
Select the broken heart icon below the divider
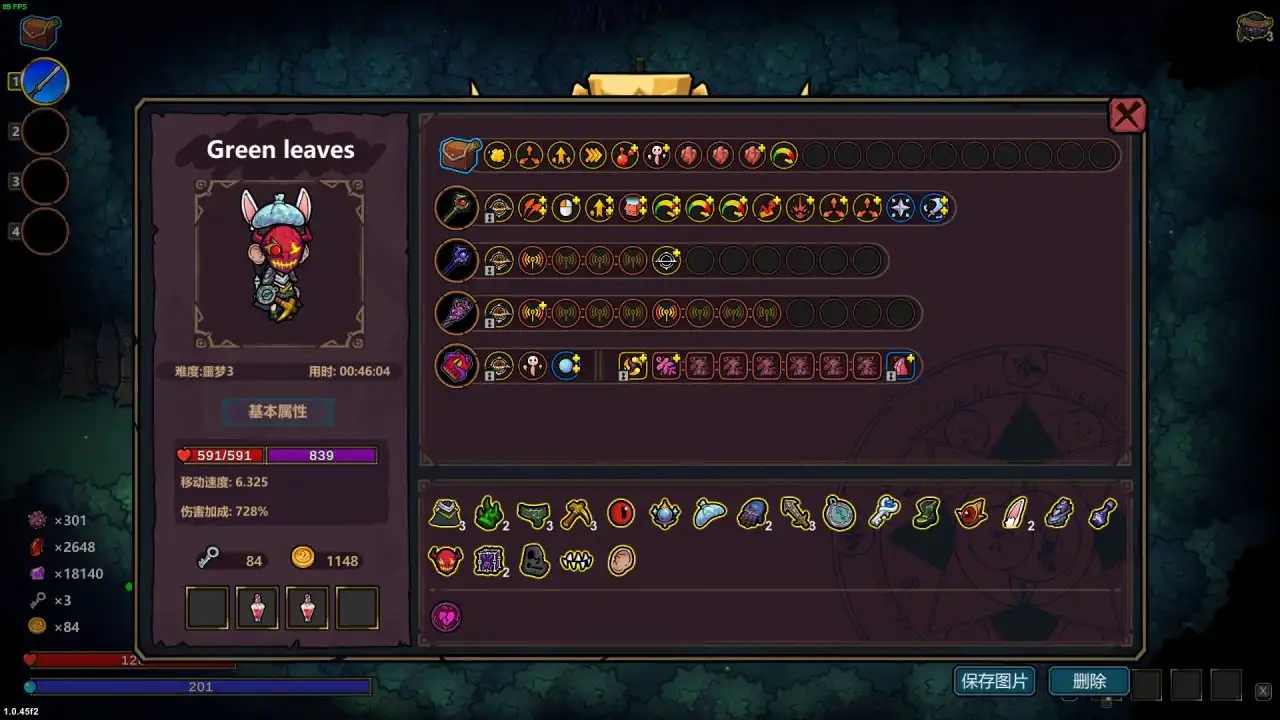point(446,616)
